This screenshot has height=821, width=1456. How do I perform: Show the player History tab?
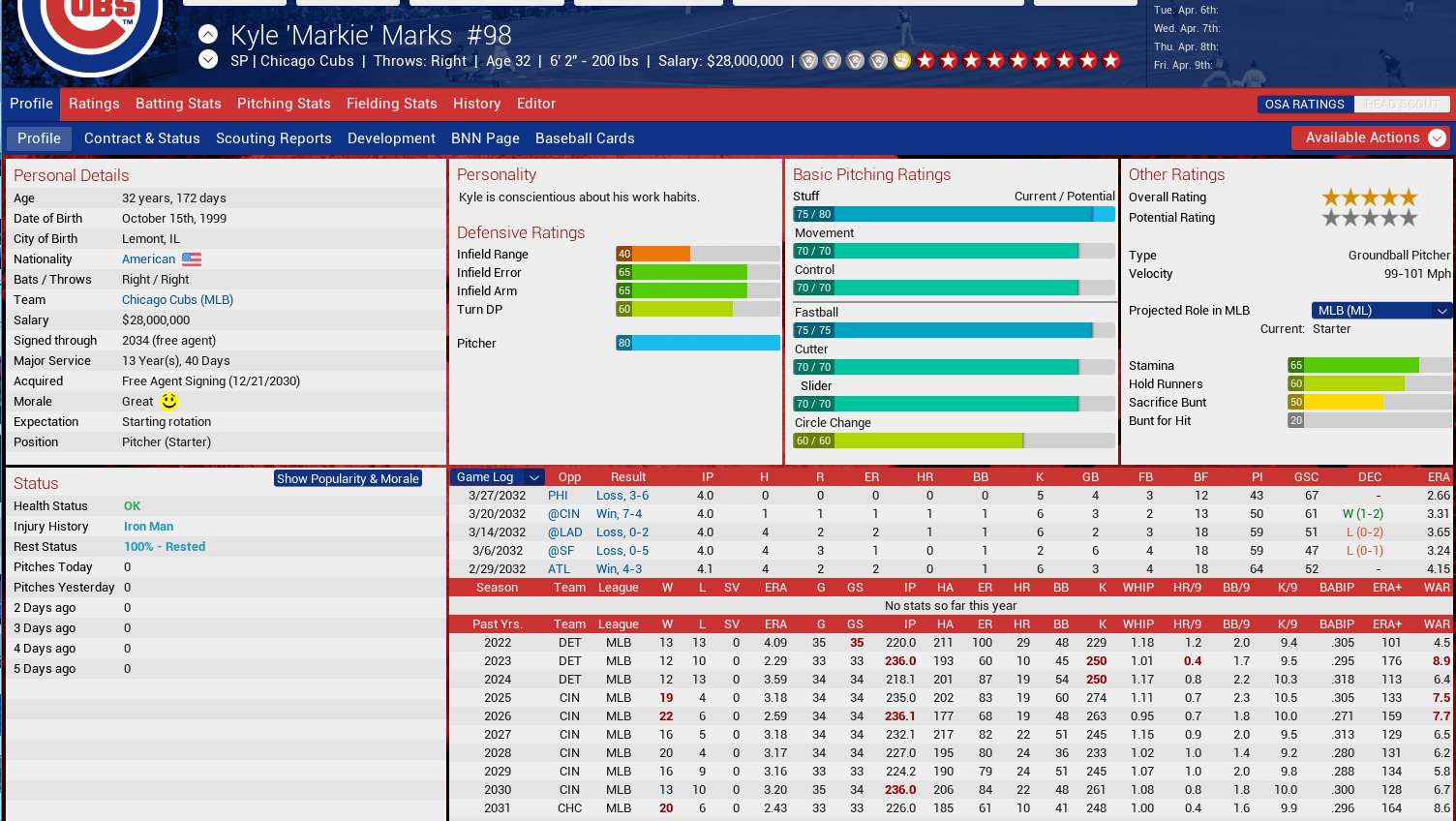[476, 104]
